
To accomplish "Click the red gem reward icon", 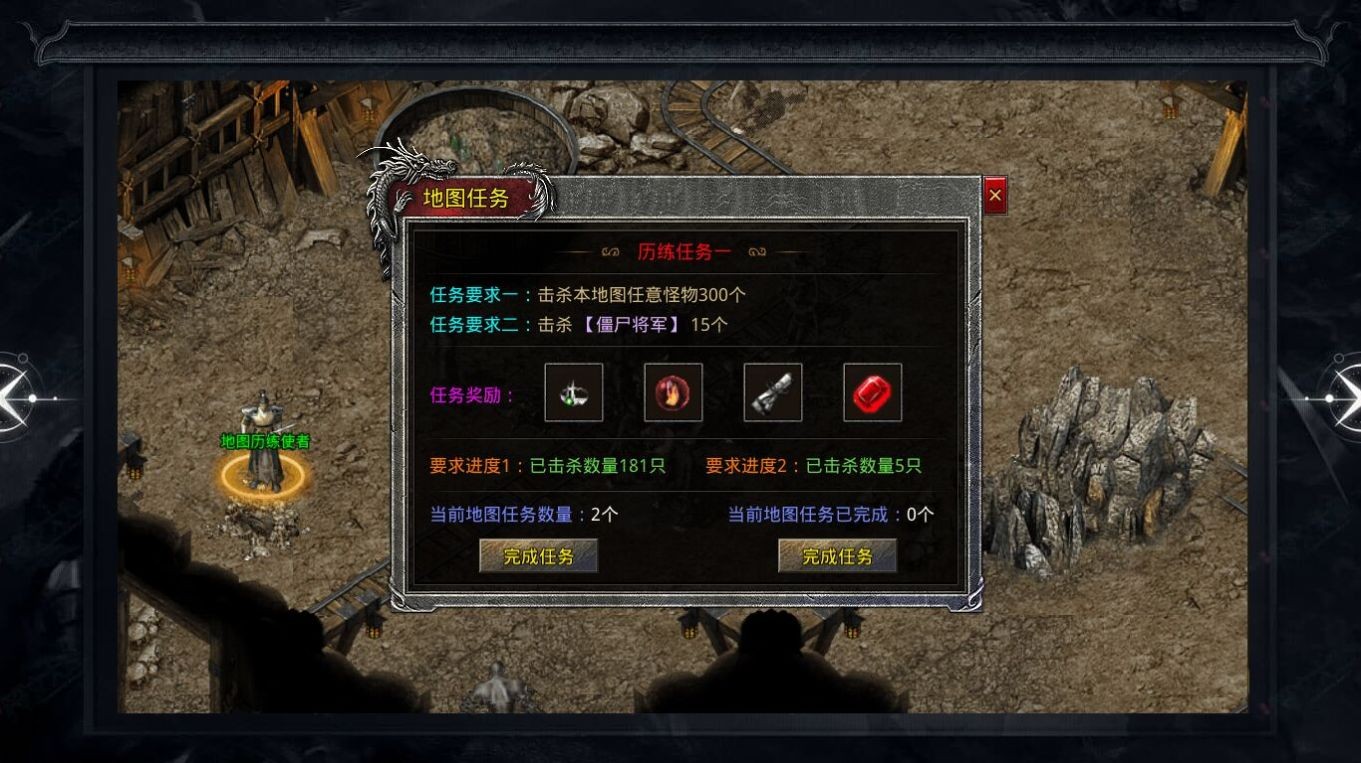I will click(872, 392).
